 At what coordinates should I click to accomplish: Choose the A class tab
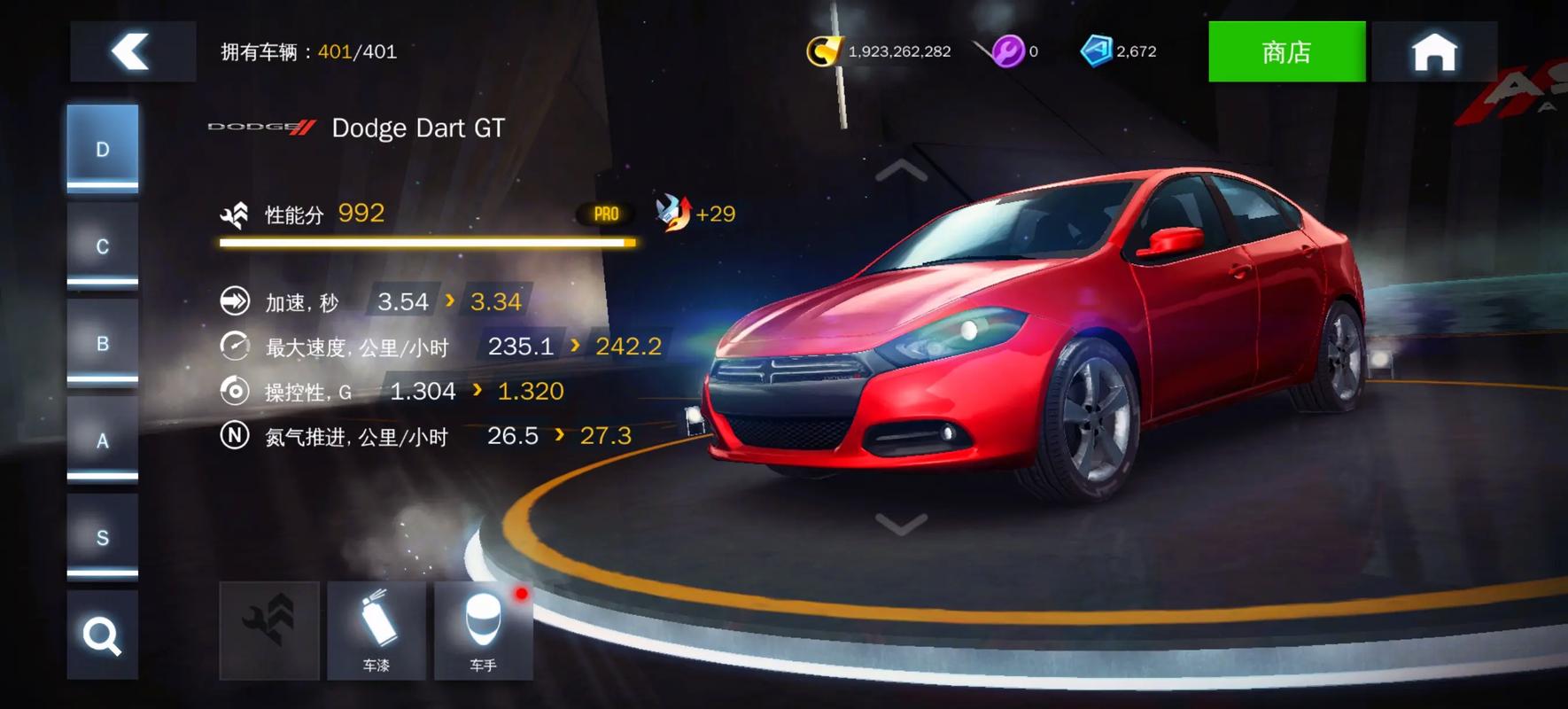tap(103, 440)
